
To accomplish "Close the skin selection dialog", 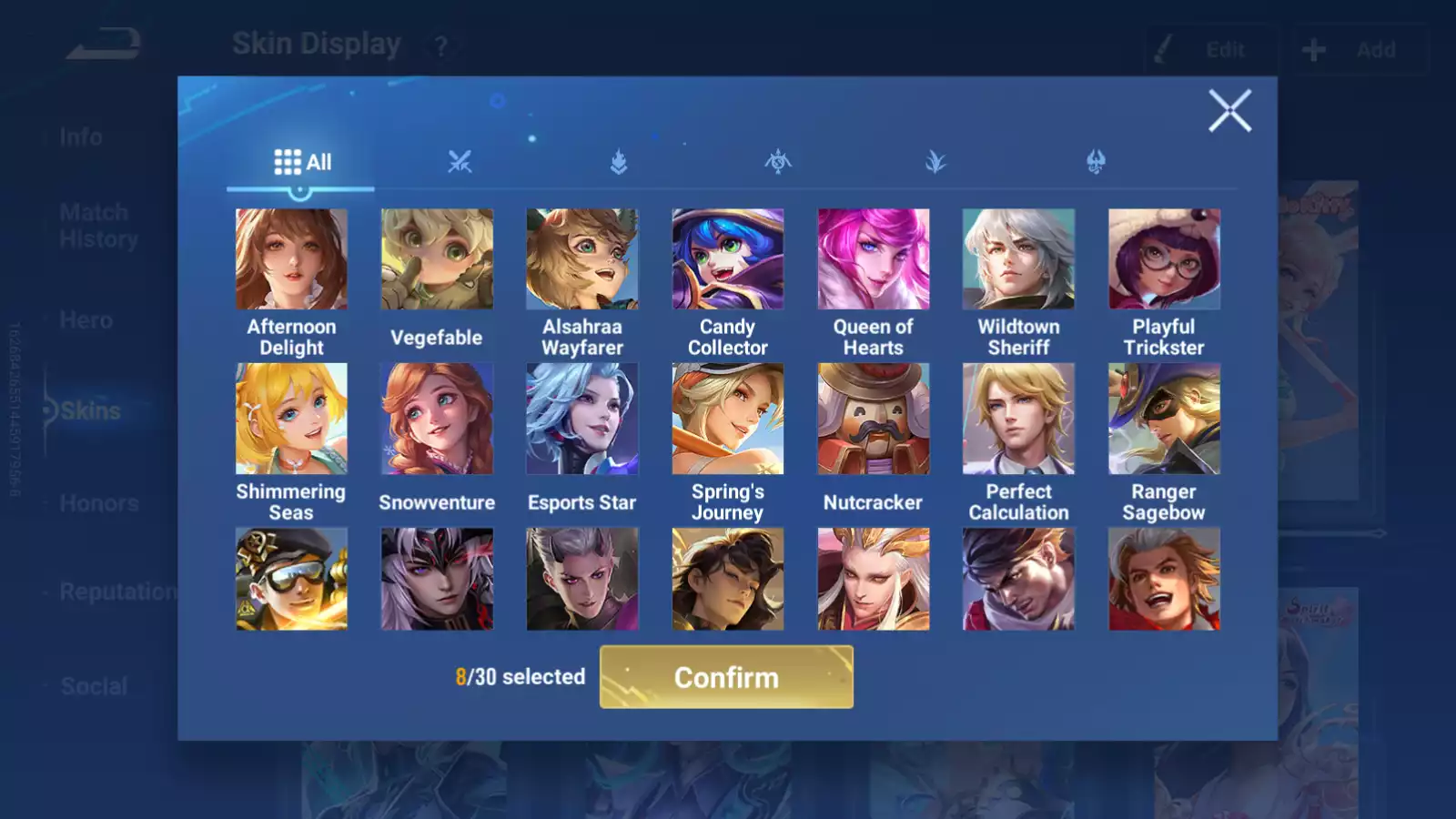I will click(1229, 111).
